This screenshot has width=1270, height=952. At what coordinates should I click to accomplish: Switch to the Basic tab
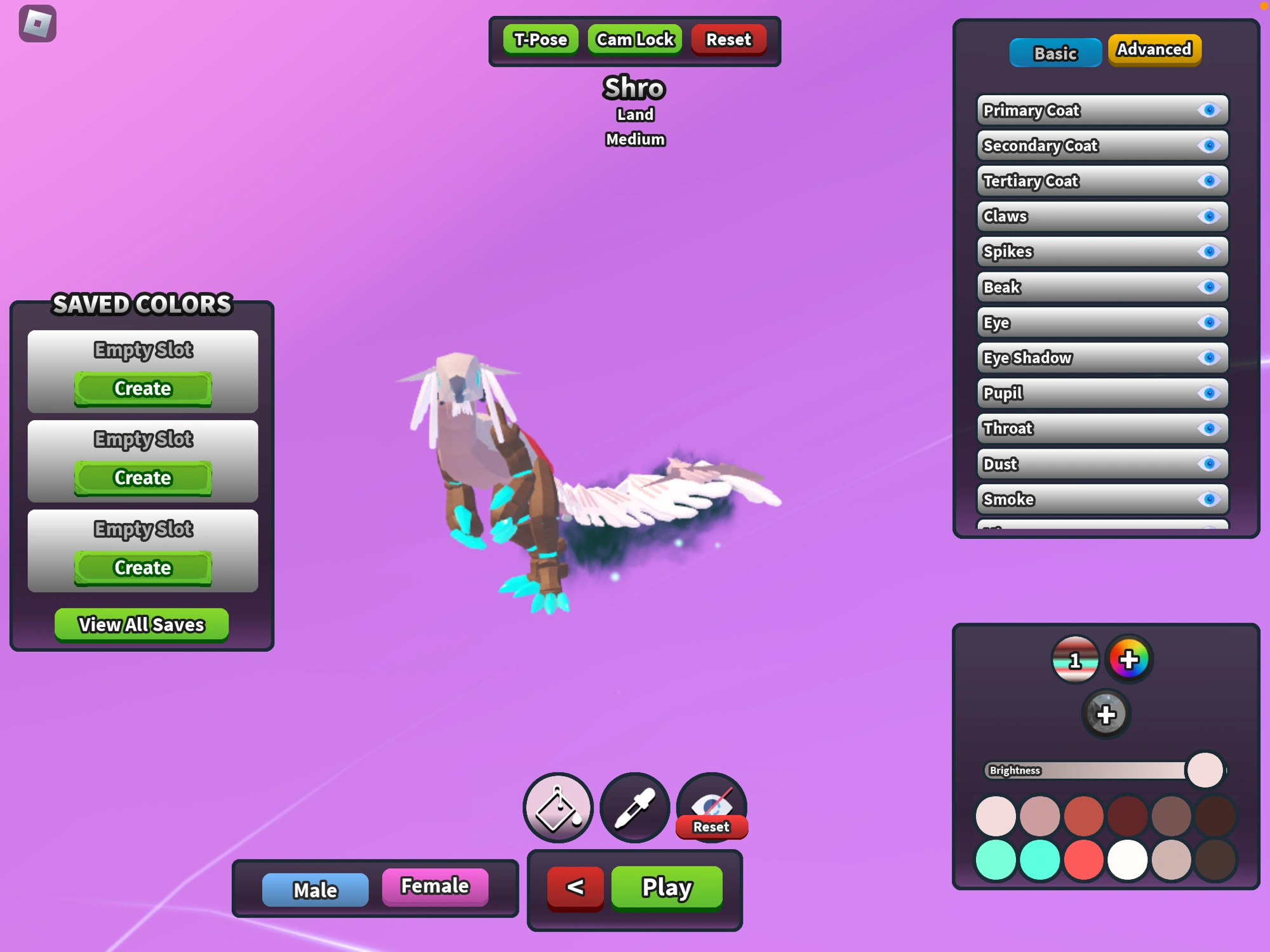coord(1055,53)
